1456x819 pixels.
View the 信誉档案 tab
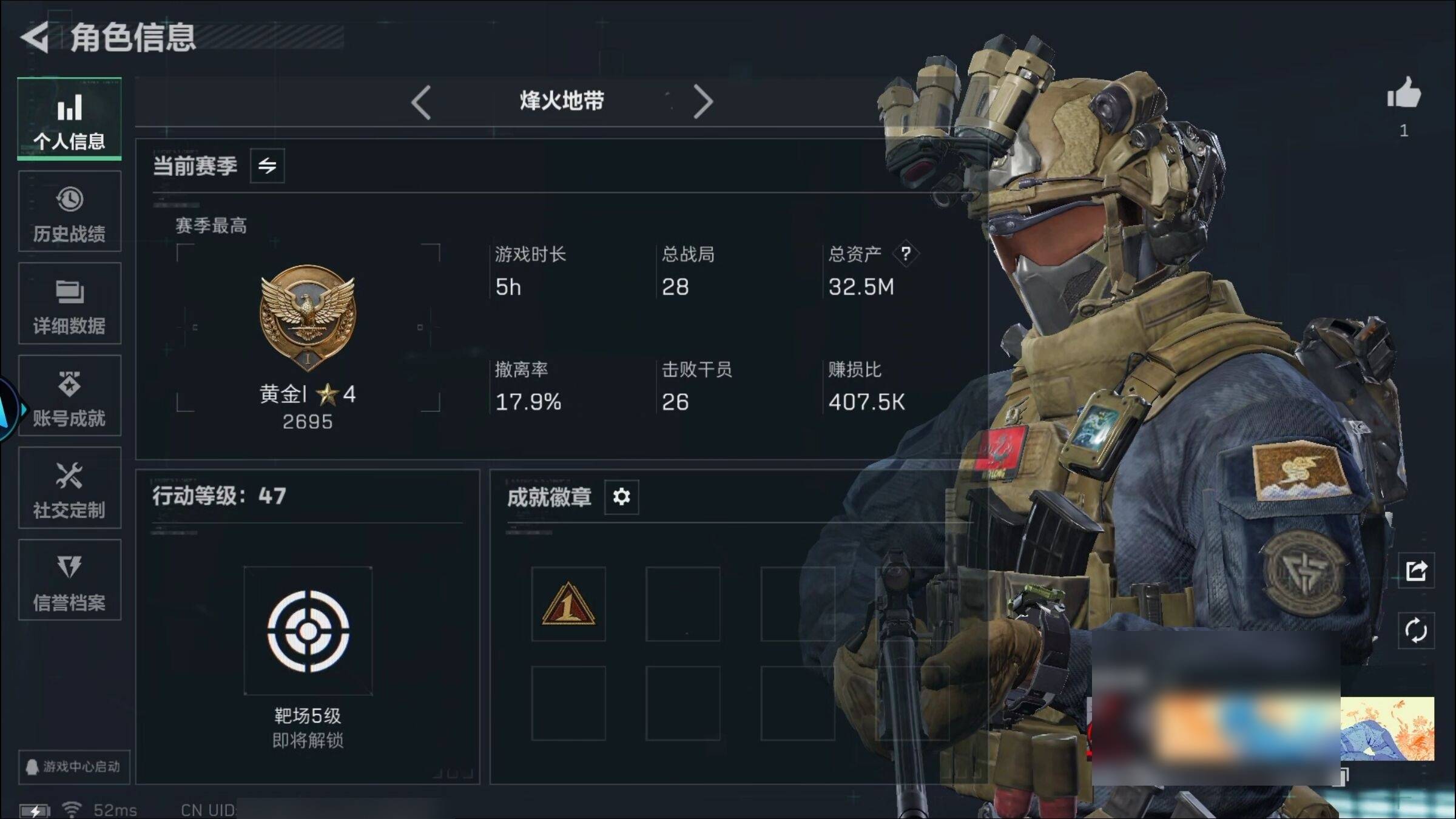pos(69,580)
